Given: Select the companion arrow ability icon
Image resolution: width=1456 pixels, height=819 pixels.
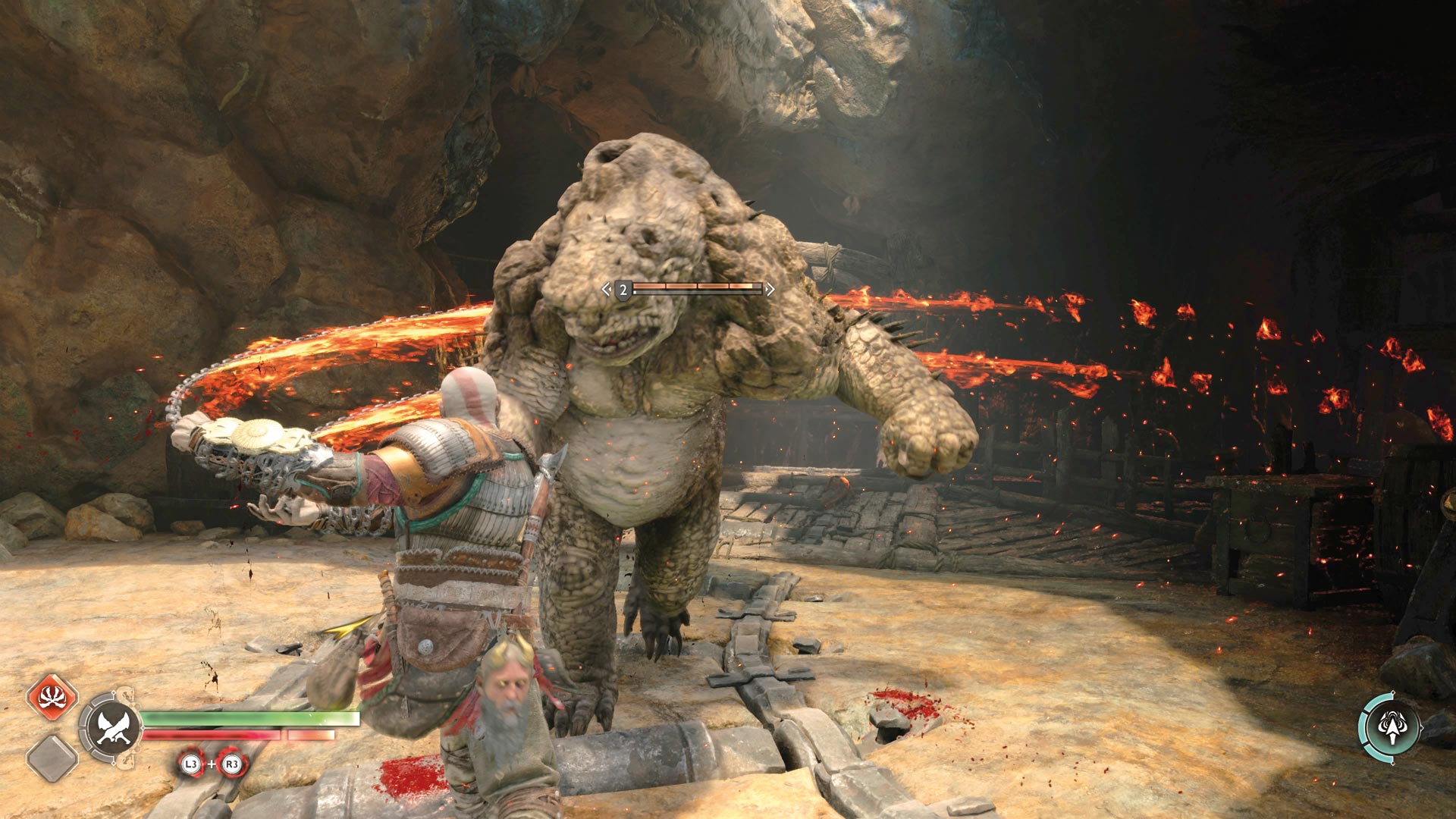Looking at the screenshot, I should pos(1390,726).
